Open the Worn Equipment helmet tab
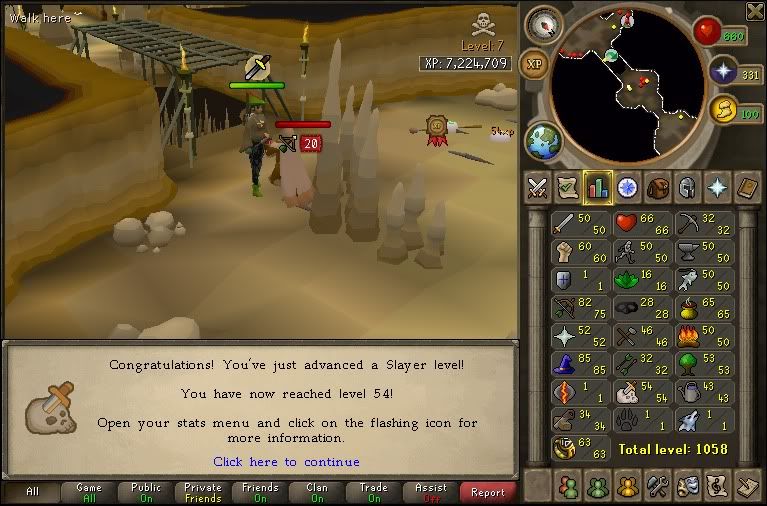 tap(686, 187)
